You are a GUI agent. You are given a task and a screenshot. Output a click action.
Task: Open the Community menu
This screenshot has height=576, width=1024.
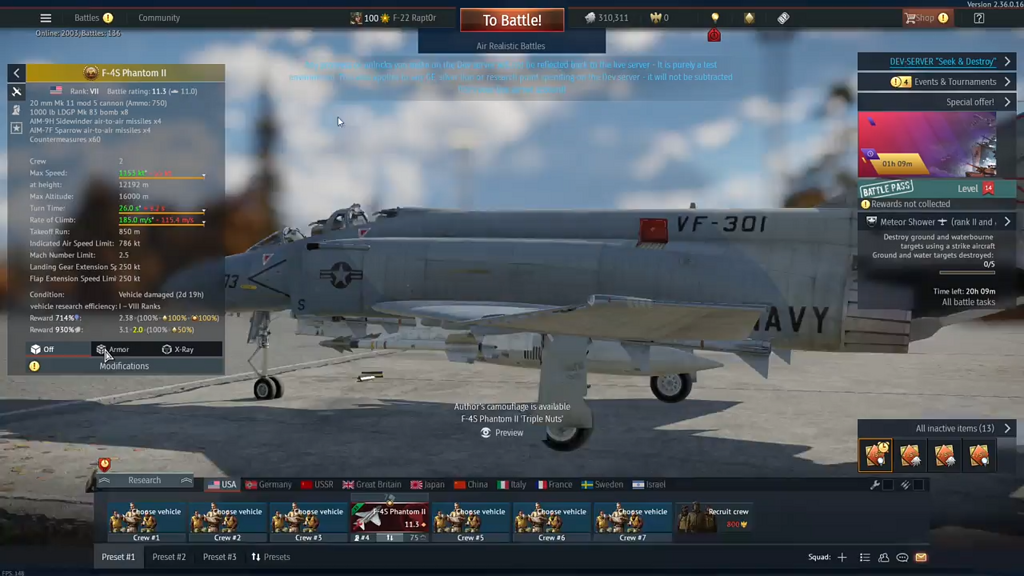coord(159,18)
